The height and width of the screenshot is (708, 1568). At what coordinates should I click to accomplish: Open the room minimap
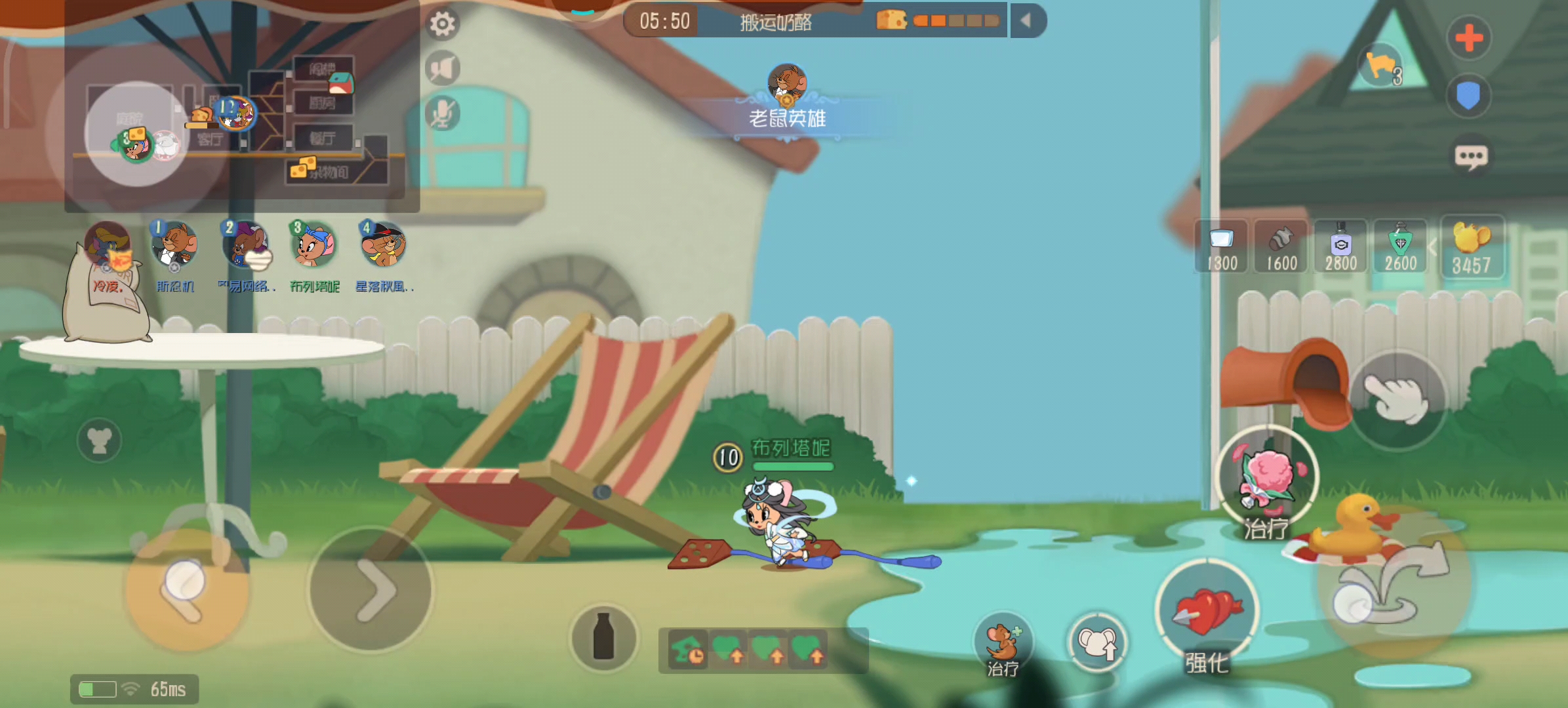[x=241, y=118]
